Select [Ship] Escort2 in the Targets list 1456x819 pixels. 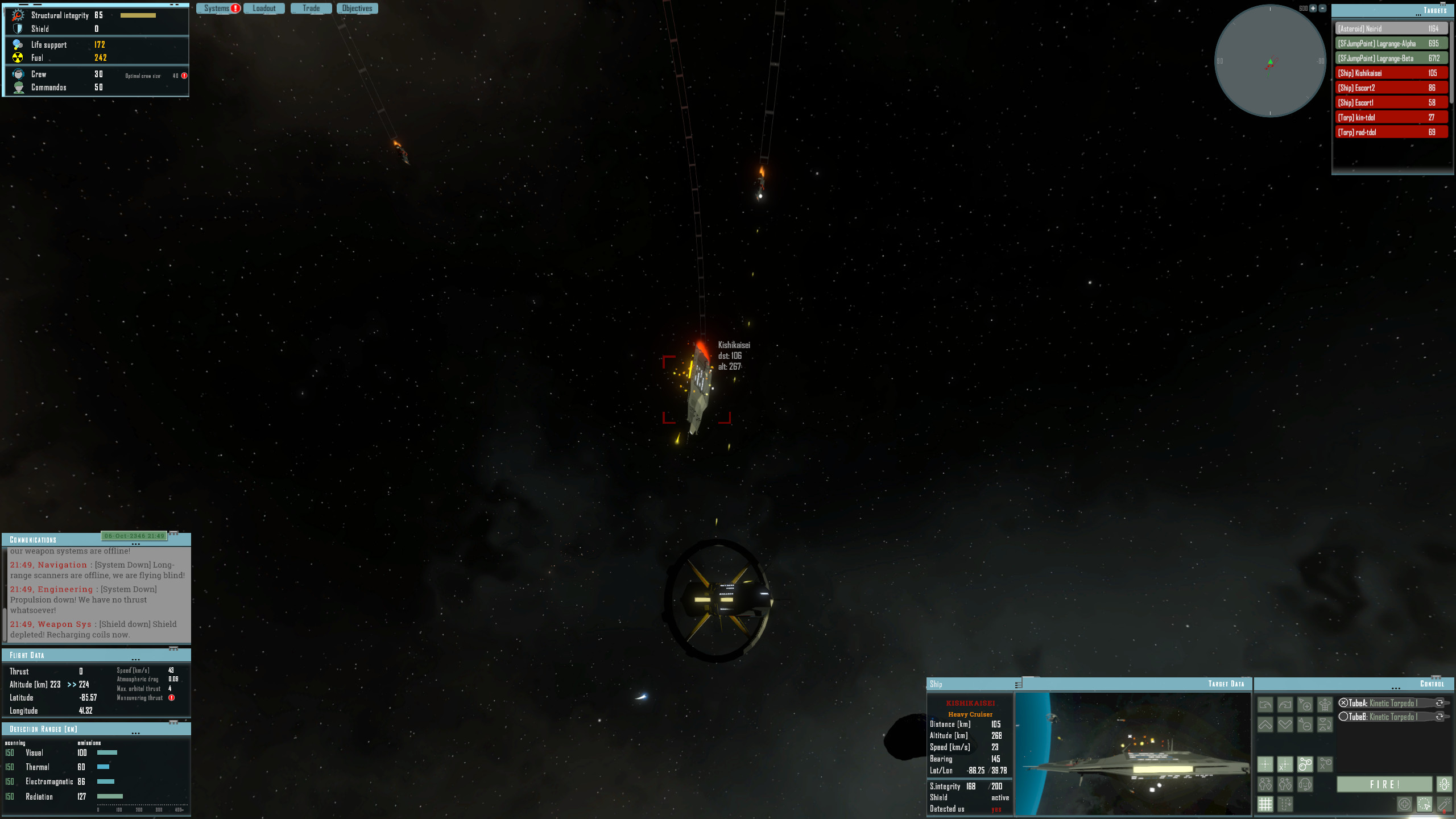coord(1391,87)
